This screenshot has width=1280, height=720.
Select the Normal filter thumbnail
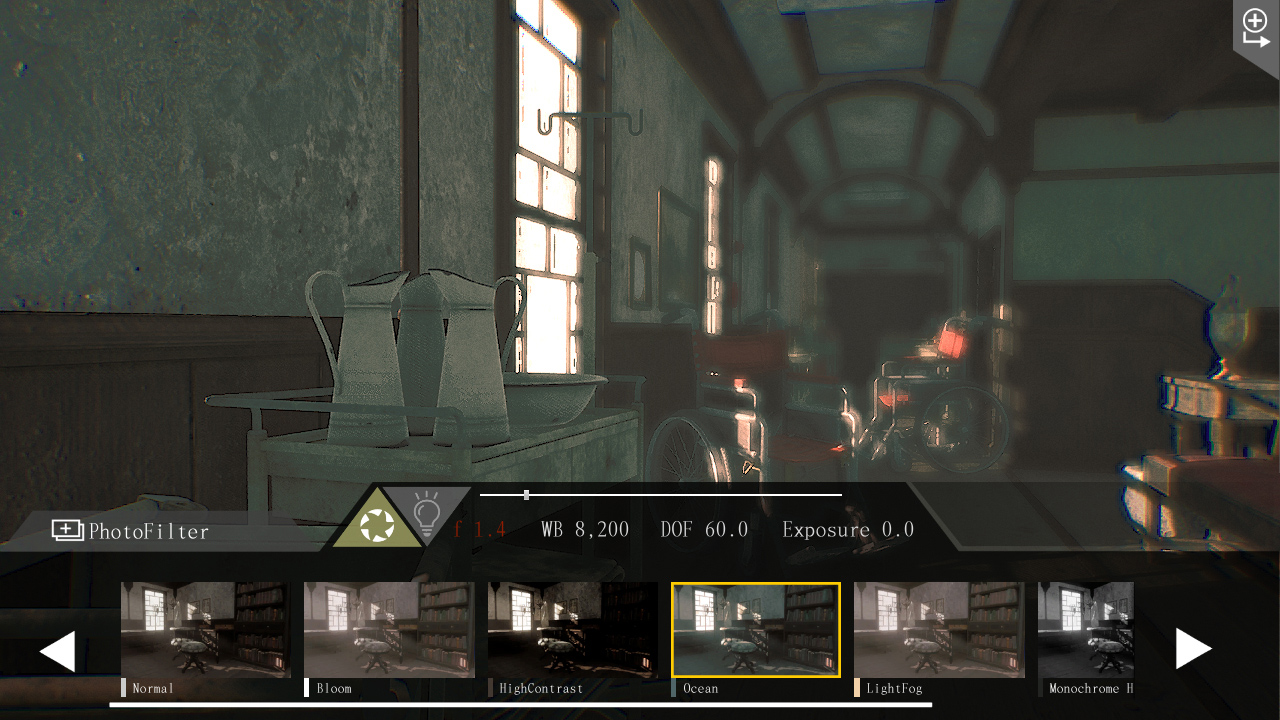pos(205,628)
